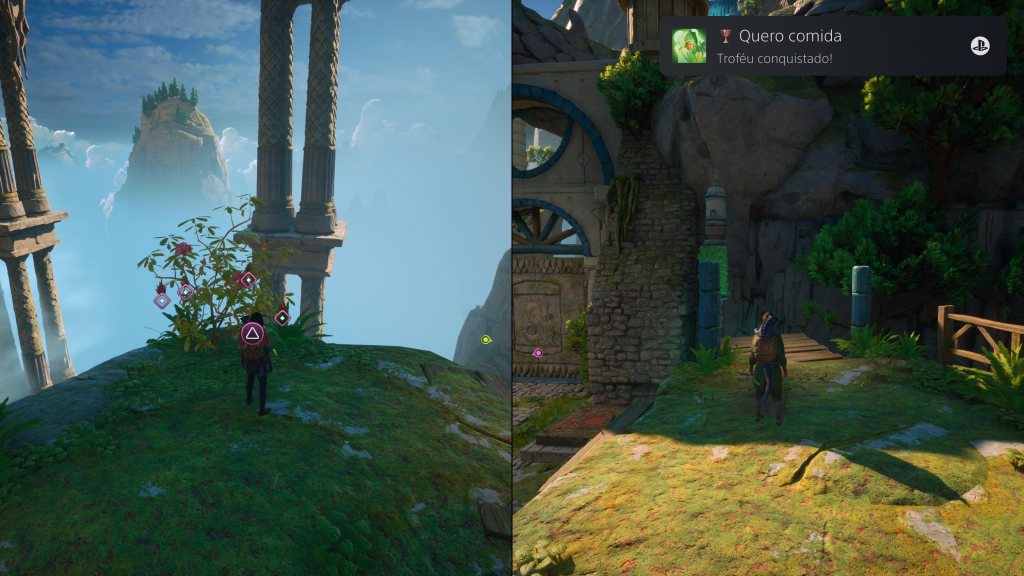
Task: Click the green trophy thumbnail image
Action: click(x=689, y=46)
